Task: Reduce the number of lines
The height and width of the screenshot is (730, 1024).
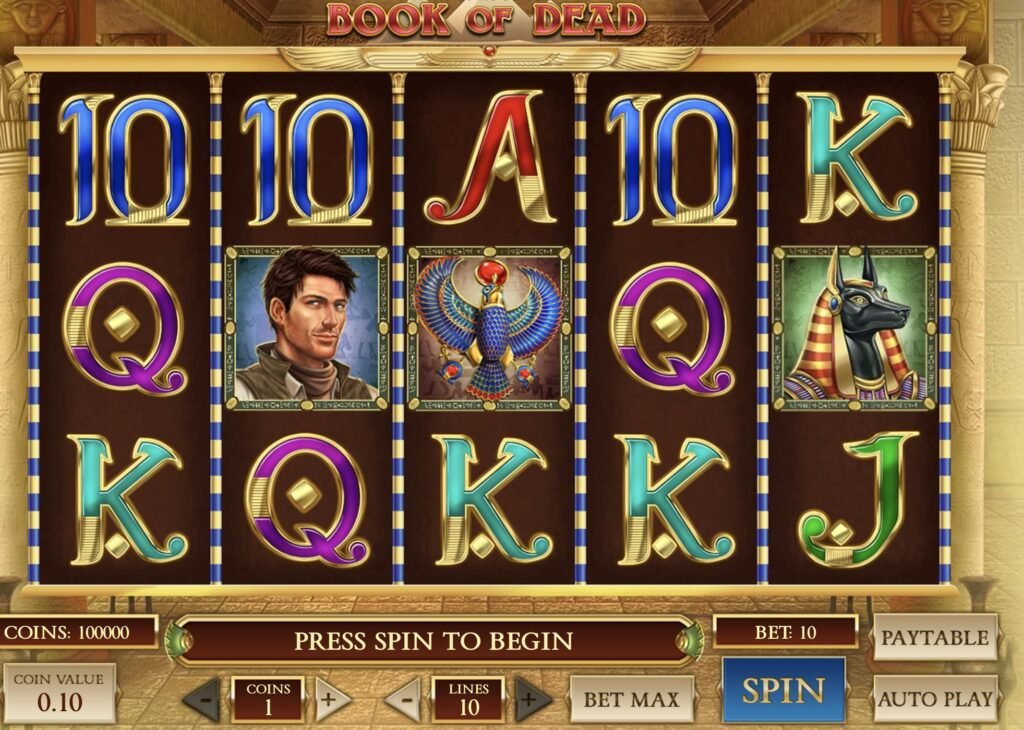Action: [x=404, y=699]
